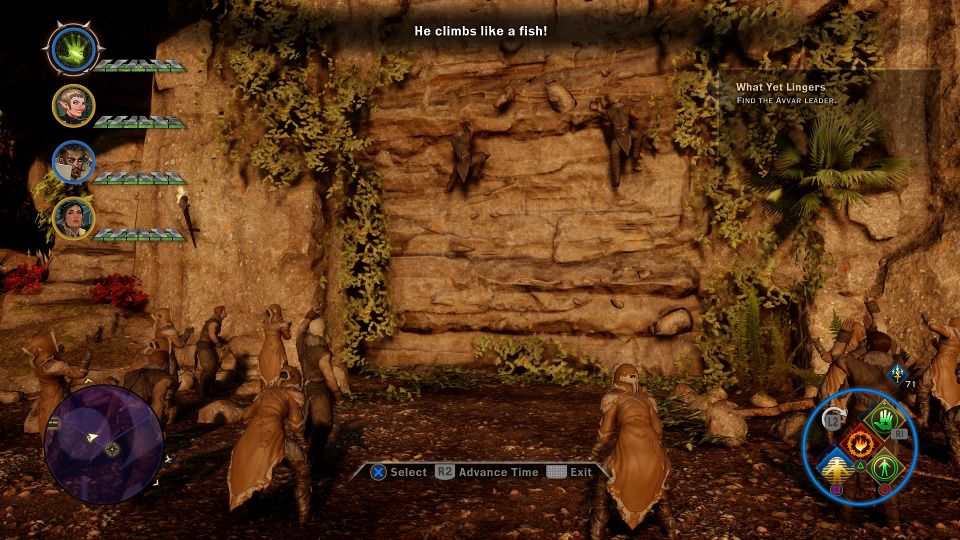Open the What Yet Lingers quest tracker
The image size is (960, 540).
780,93
